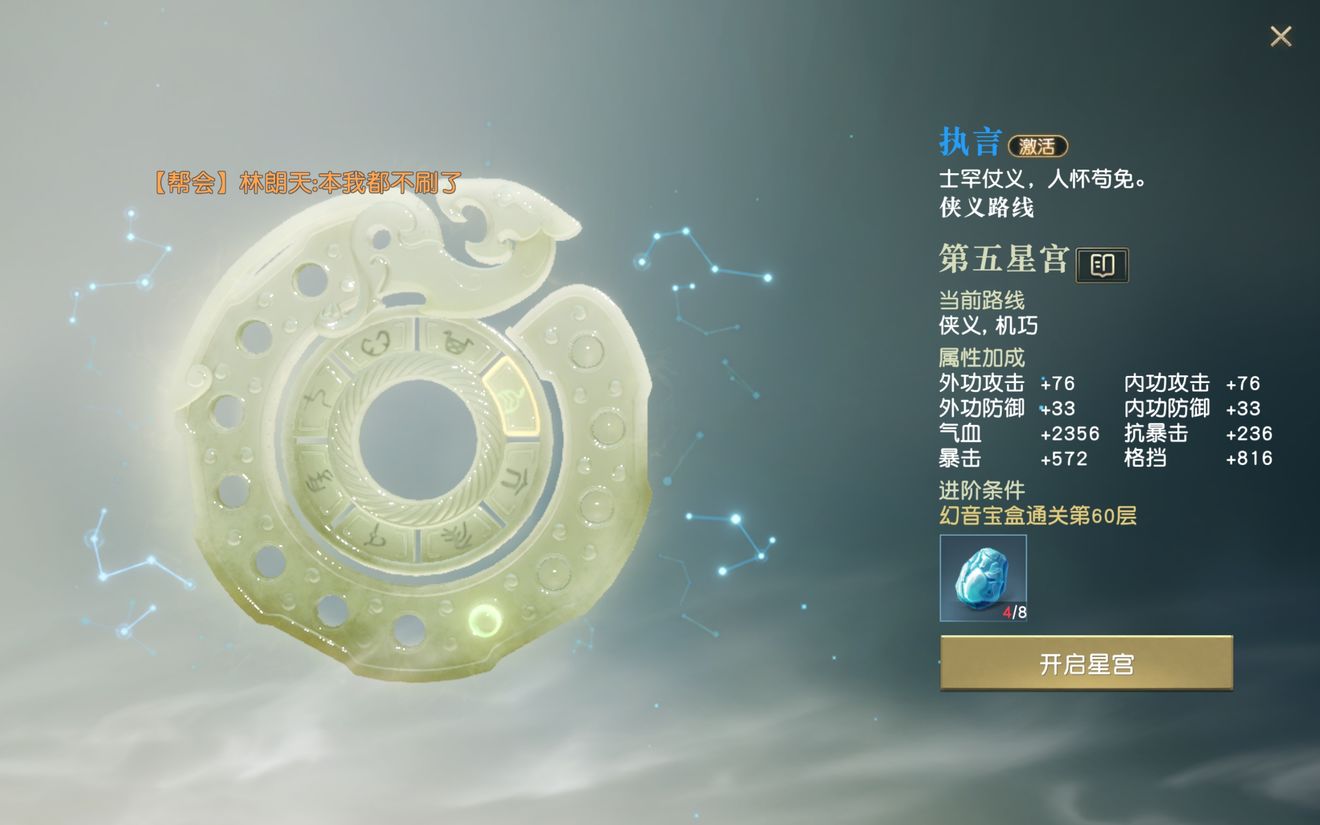Select the 气血 +2356 attribute entry
This screenshot has height=825, width=1320.
(1013, 433)
